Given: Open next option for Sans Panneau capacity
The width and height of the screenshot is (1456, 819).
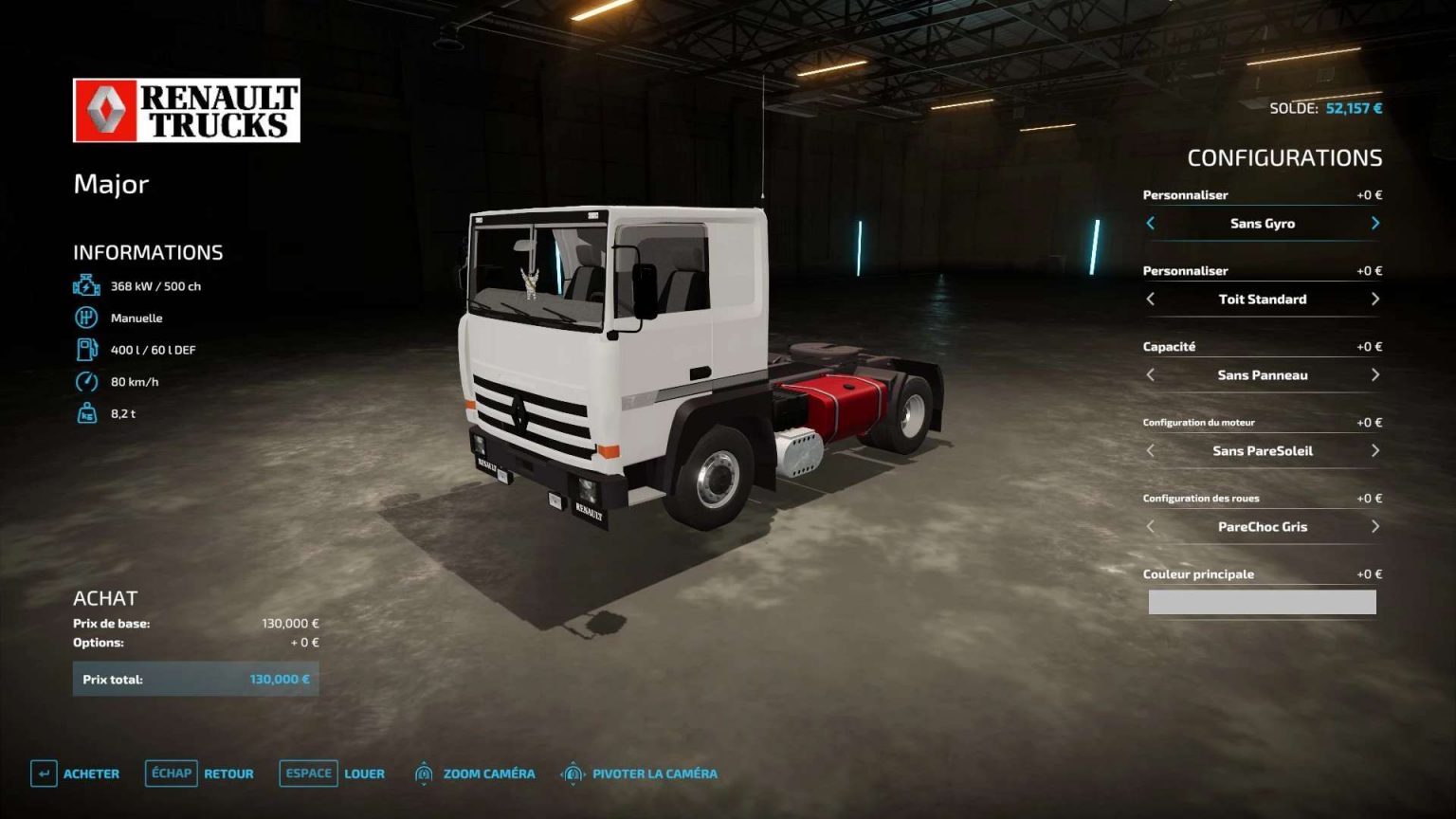Looking at the screenshot, I should (1374, 375).
